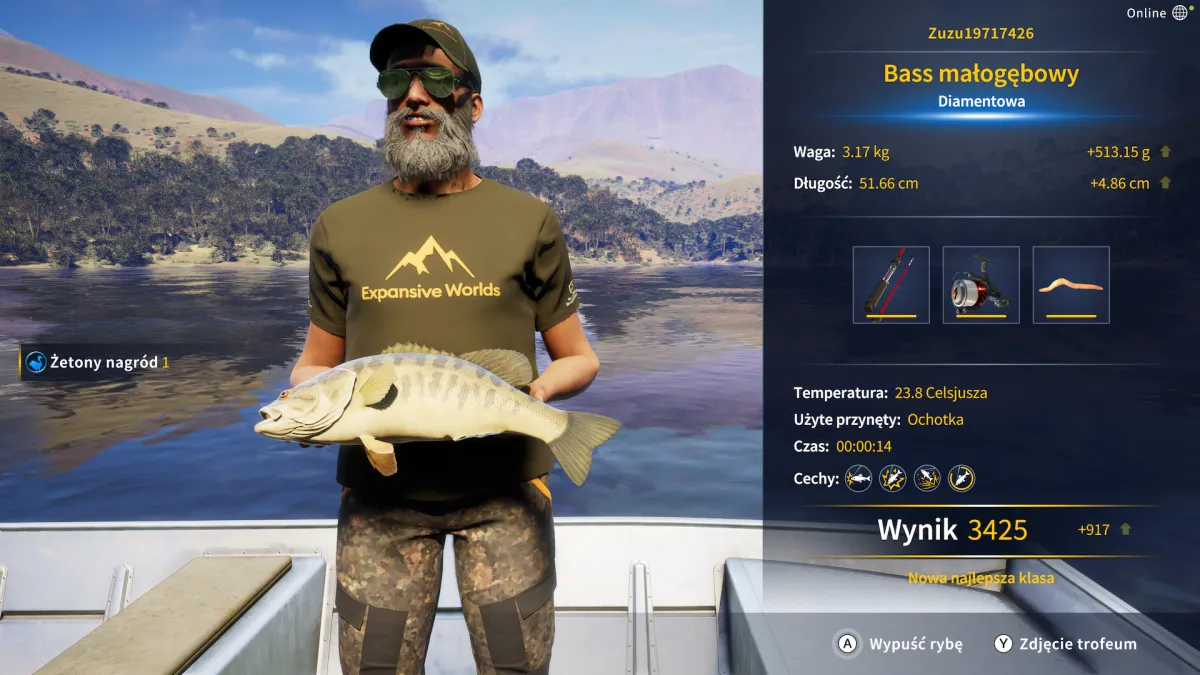Open the Żetony nagród reward tokens panel
1200x675 pixels.
point(98,362)
